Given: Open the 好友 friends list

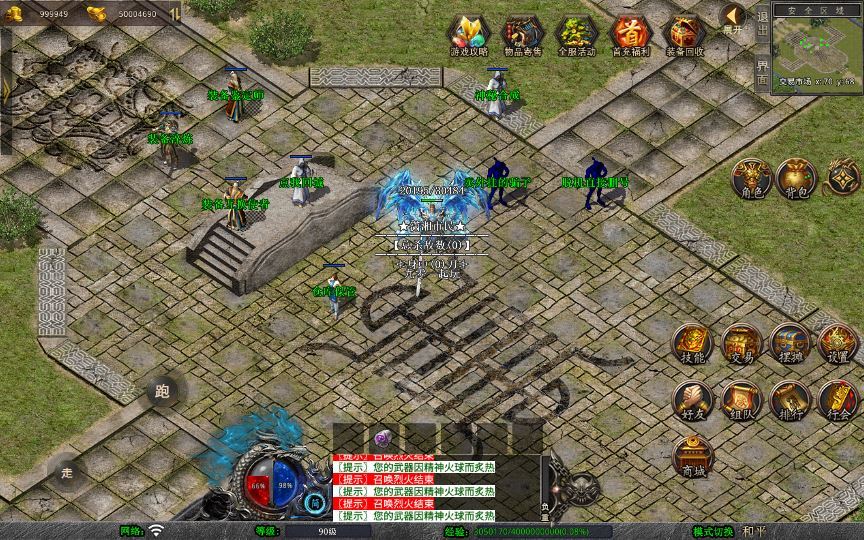Looking at the screenshot, I should click(692, 399).
